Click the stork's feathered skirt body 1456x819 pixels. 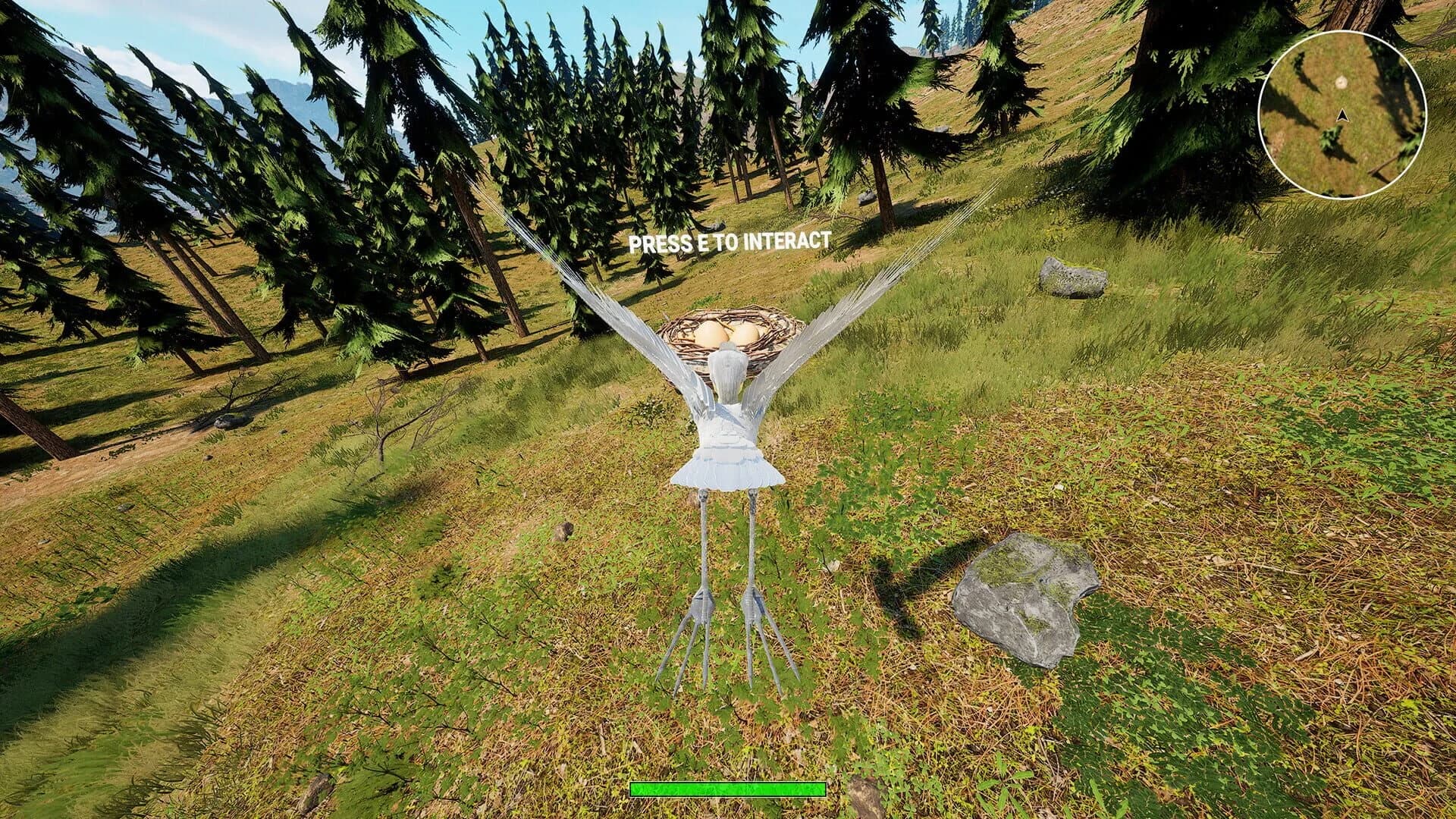pos(726,466)
